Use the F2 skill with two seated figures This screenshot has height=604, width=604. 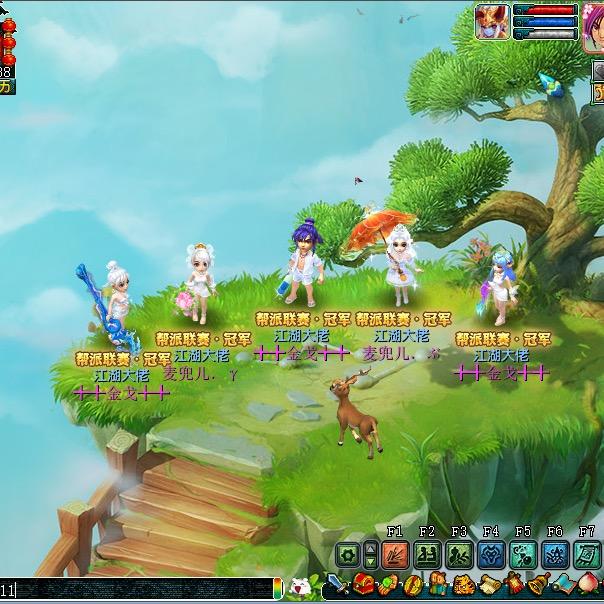click(427, 555)
